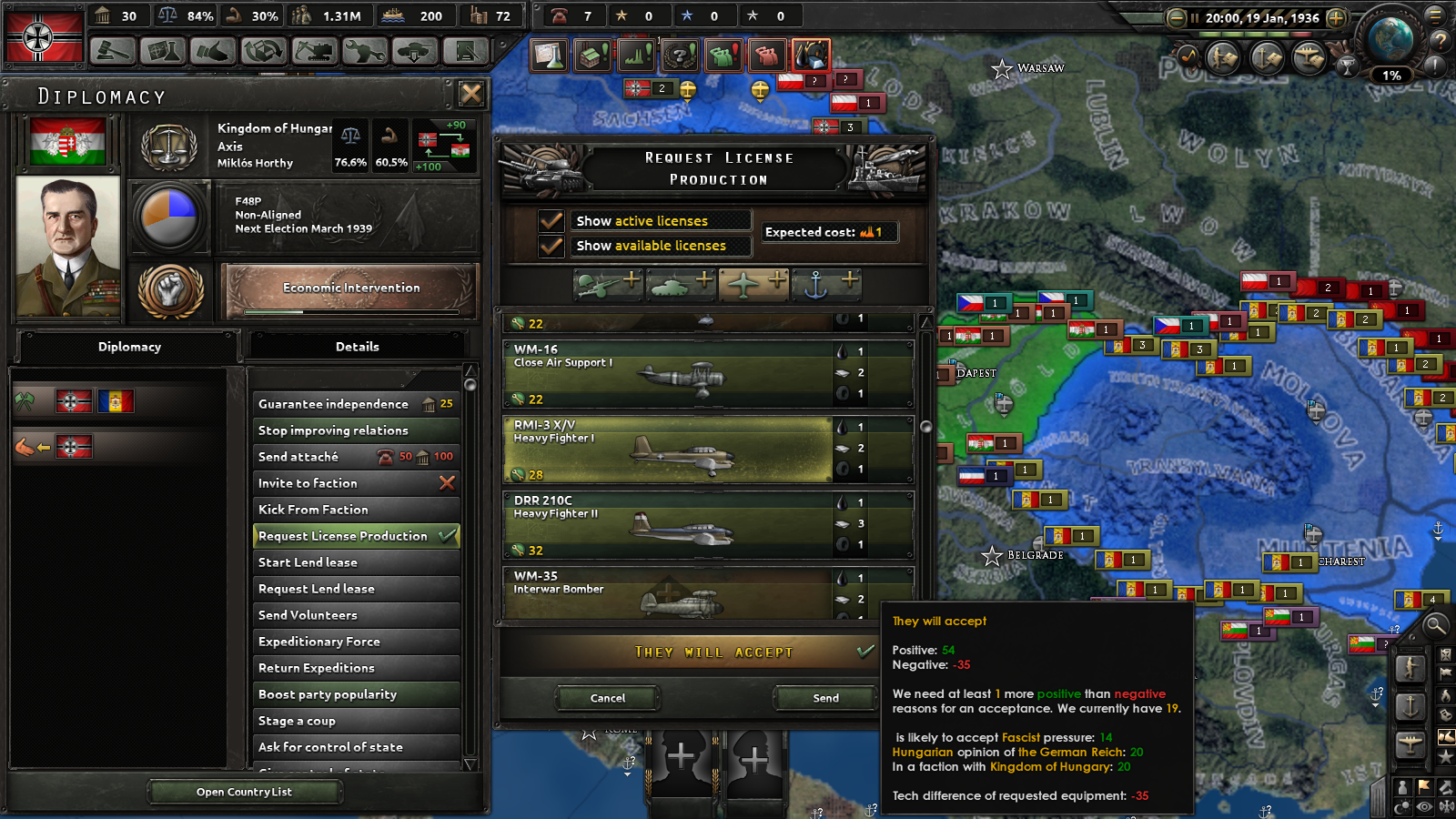The height and width of the screenshot is (819, 1456).
Task: Open the Research tab (flask blueprint icon)
Action: click(161, 52)
